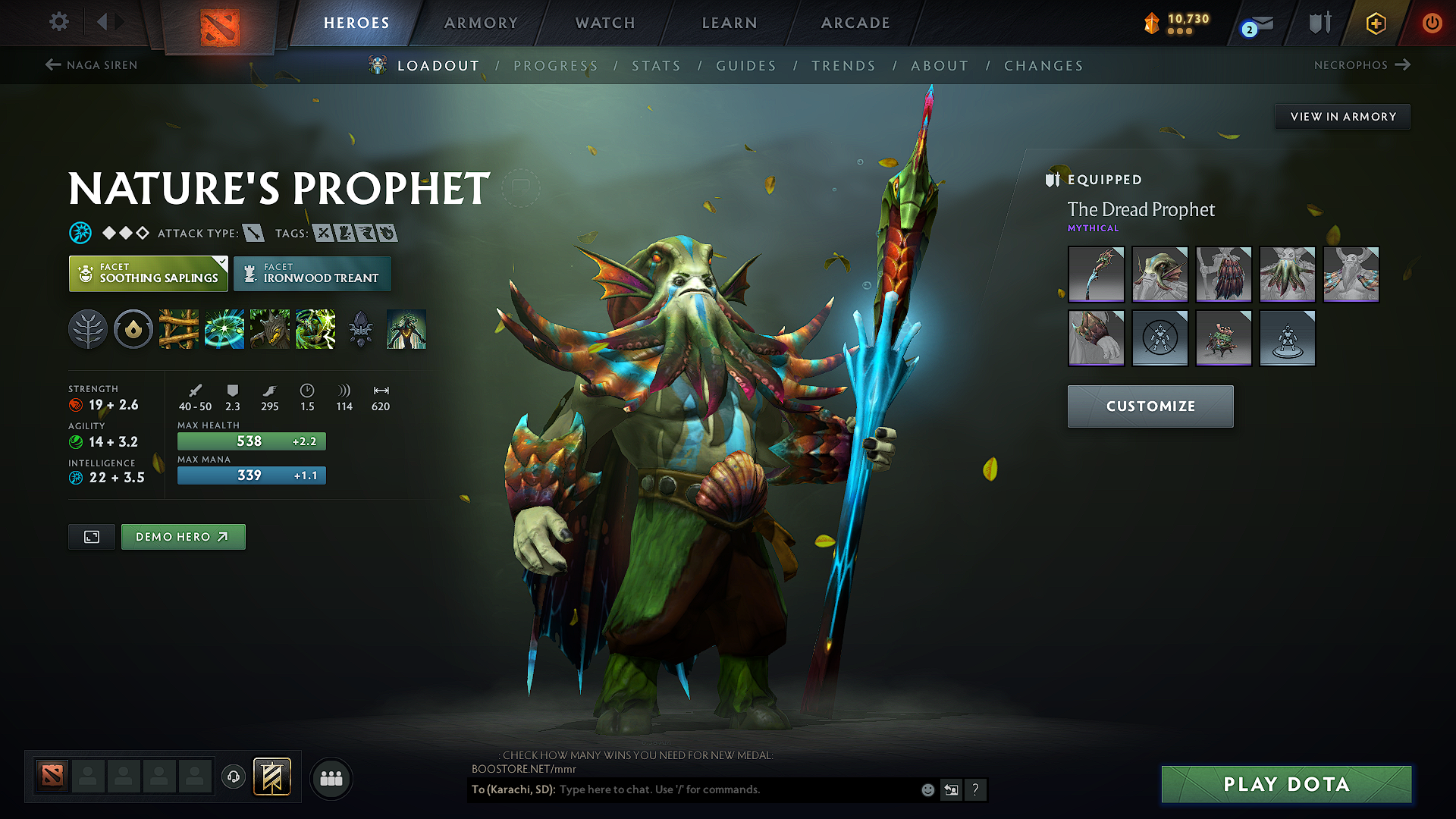Viewport: 1456px width, 819px height.
Task: Open the Customize loadout button
Action: pyautogui.click(x=1150, y=406)
